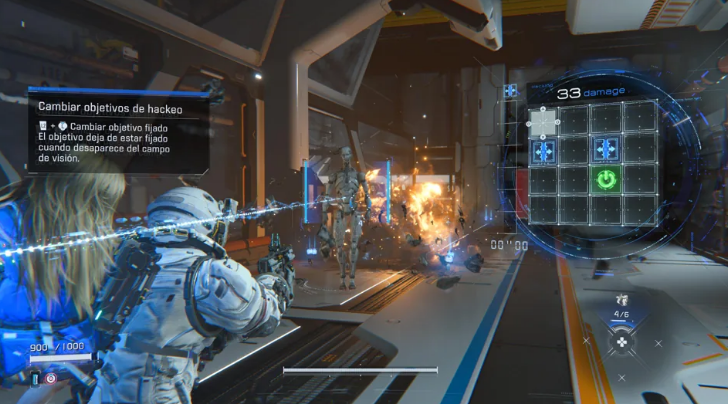
Task: Click the center of the weapon selector wheel
Action: [622, 342]
